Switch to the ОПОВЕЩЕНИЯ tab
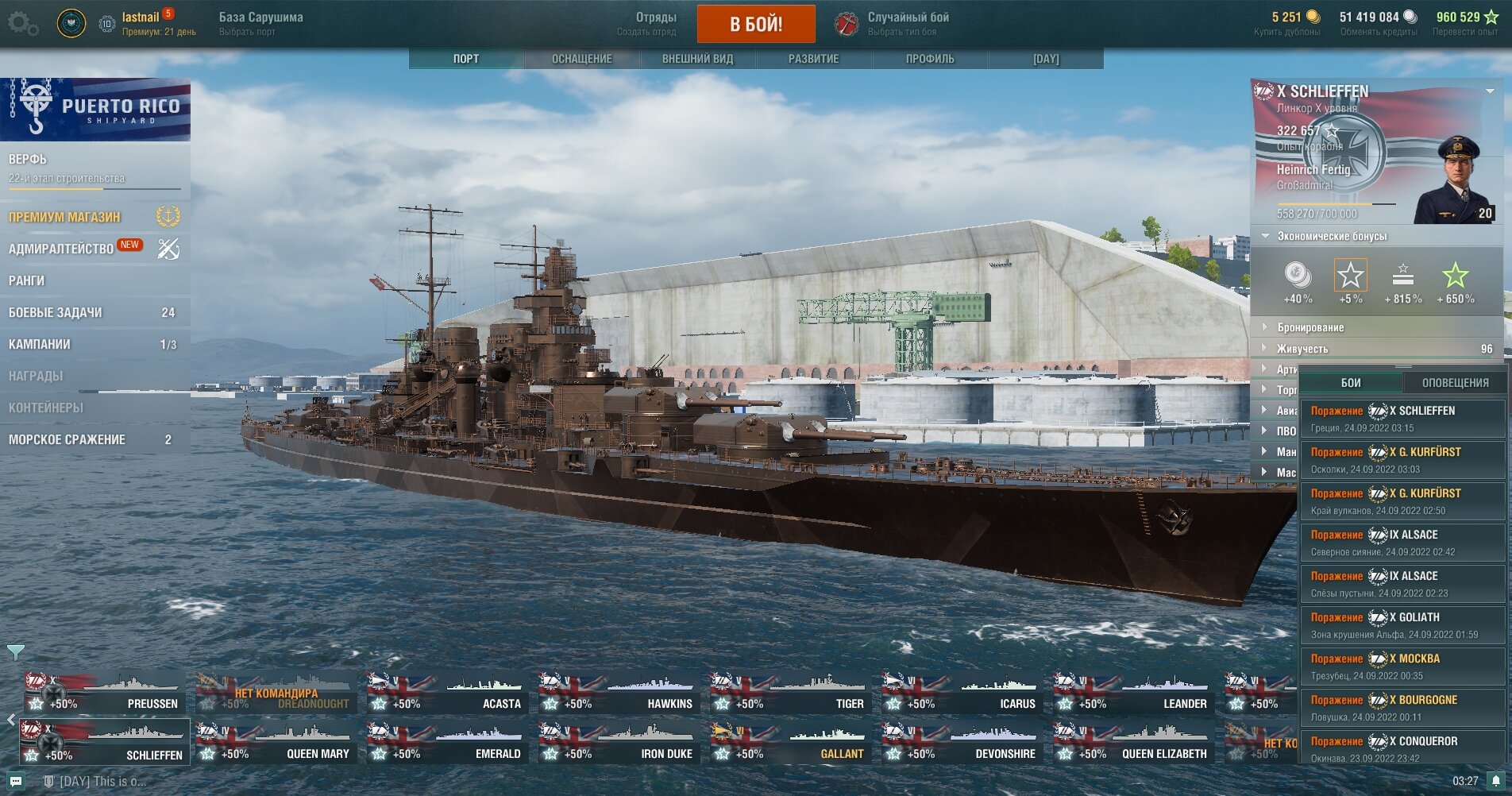1512x796 pixels. click(1455, 383)
